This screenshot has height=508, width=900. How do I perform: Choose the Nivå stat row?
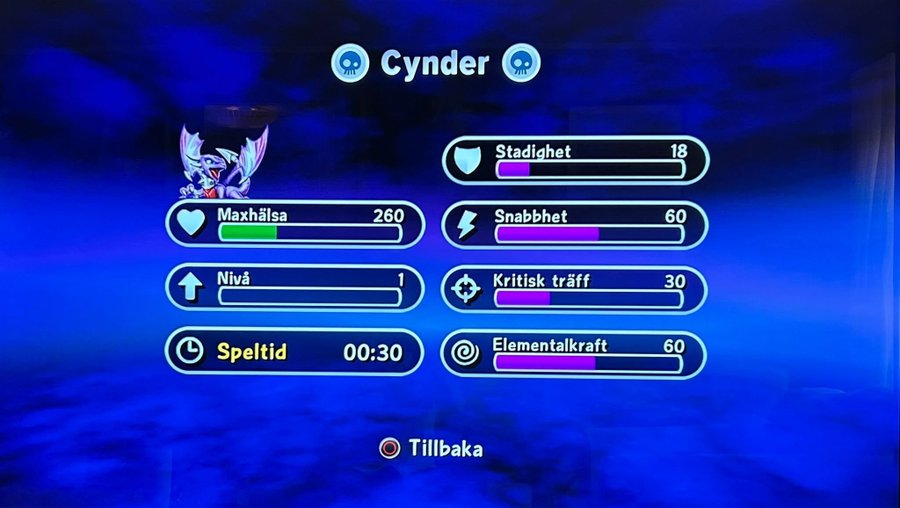click(294, 288)
